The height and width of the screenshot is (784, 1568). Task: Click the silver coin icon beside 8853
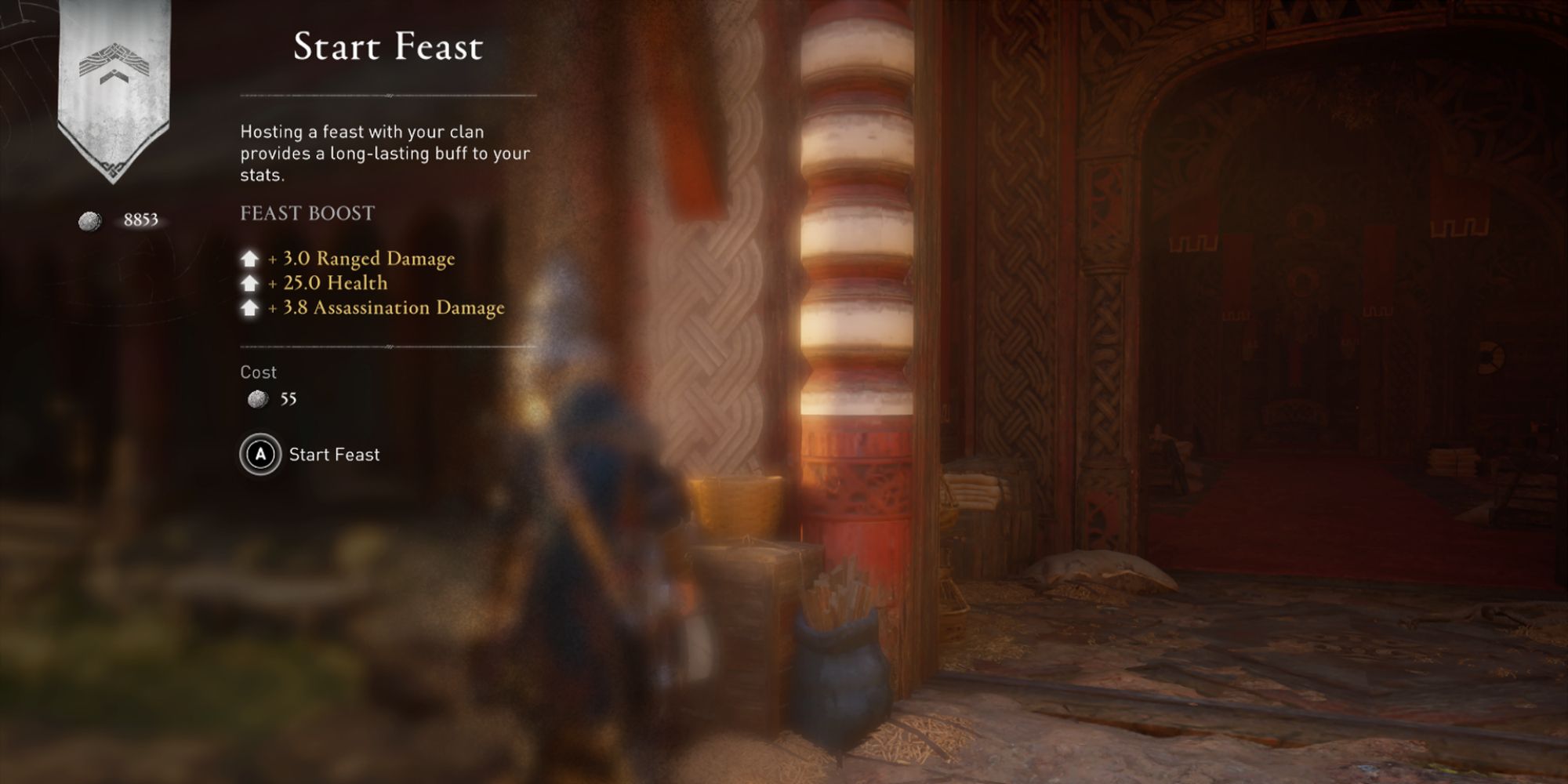tap(90, 220)
